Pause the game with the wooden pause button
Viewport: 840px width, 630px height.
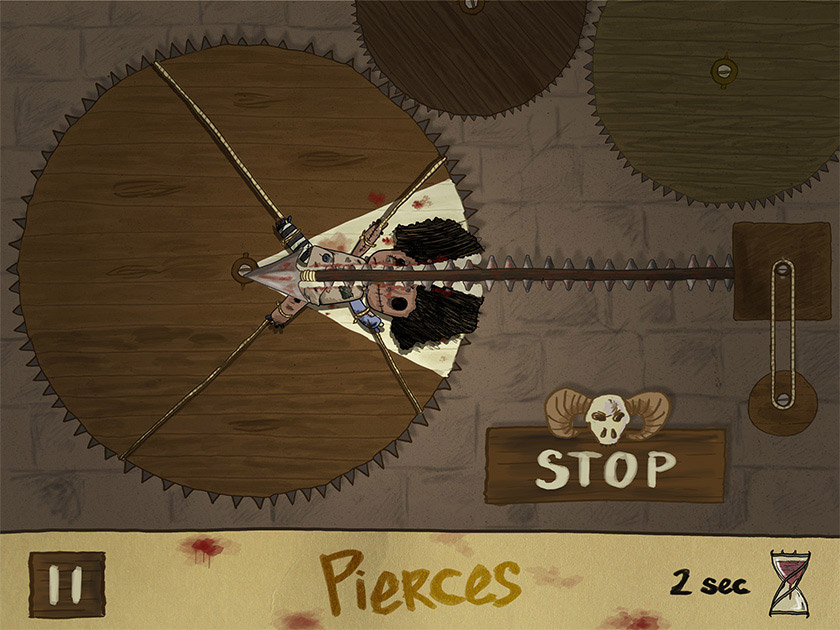point(67,584)
